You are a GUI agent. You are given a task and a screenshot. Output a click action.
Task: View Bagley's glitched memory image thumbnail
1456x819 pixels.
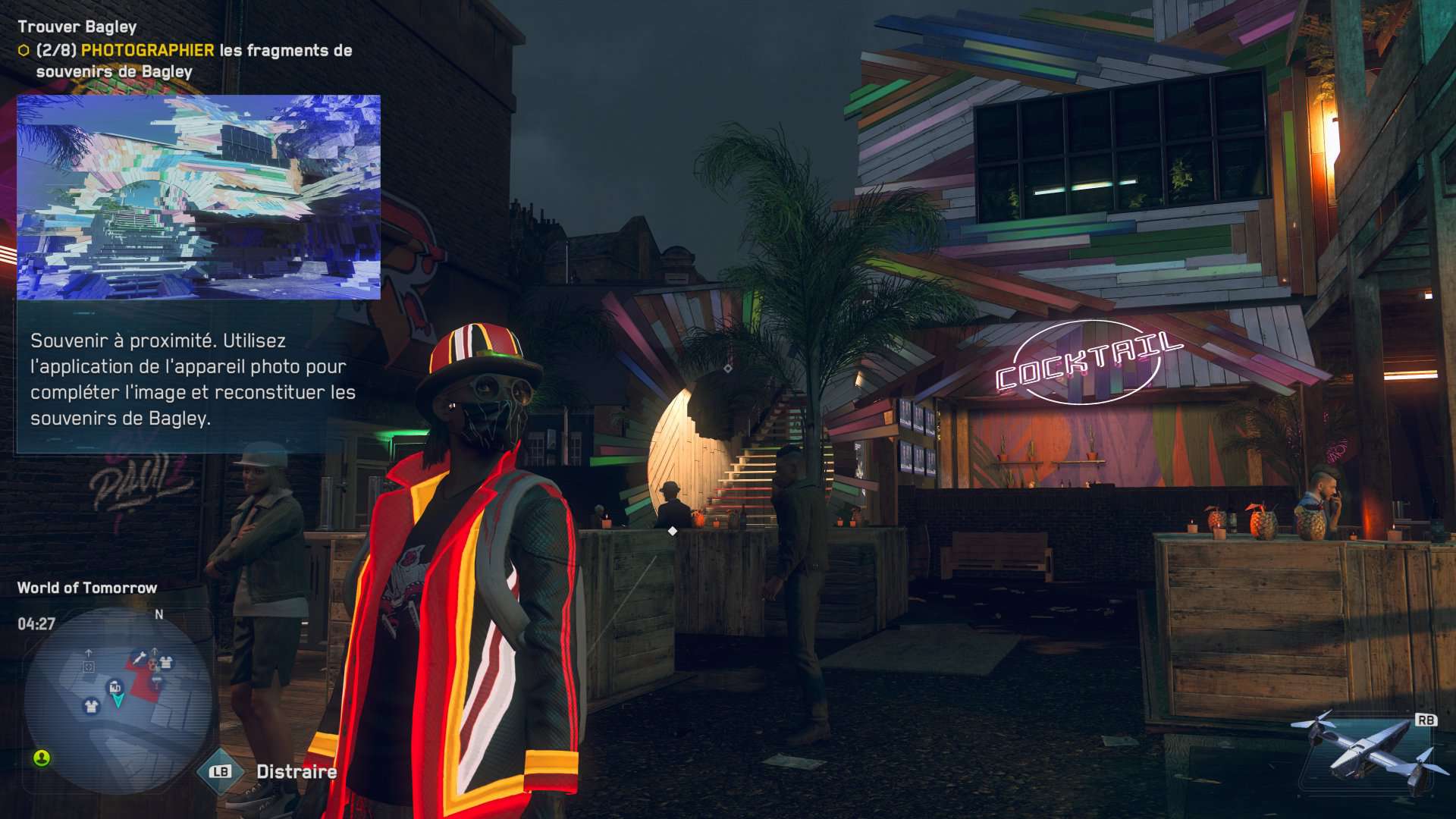pos(199,197)
